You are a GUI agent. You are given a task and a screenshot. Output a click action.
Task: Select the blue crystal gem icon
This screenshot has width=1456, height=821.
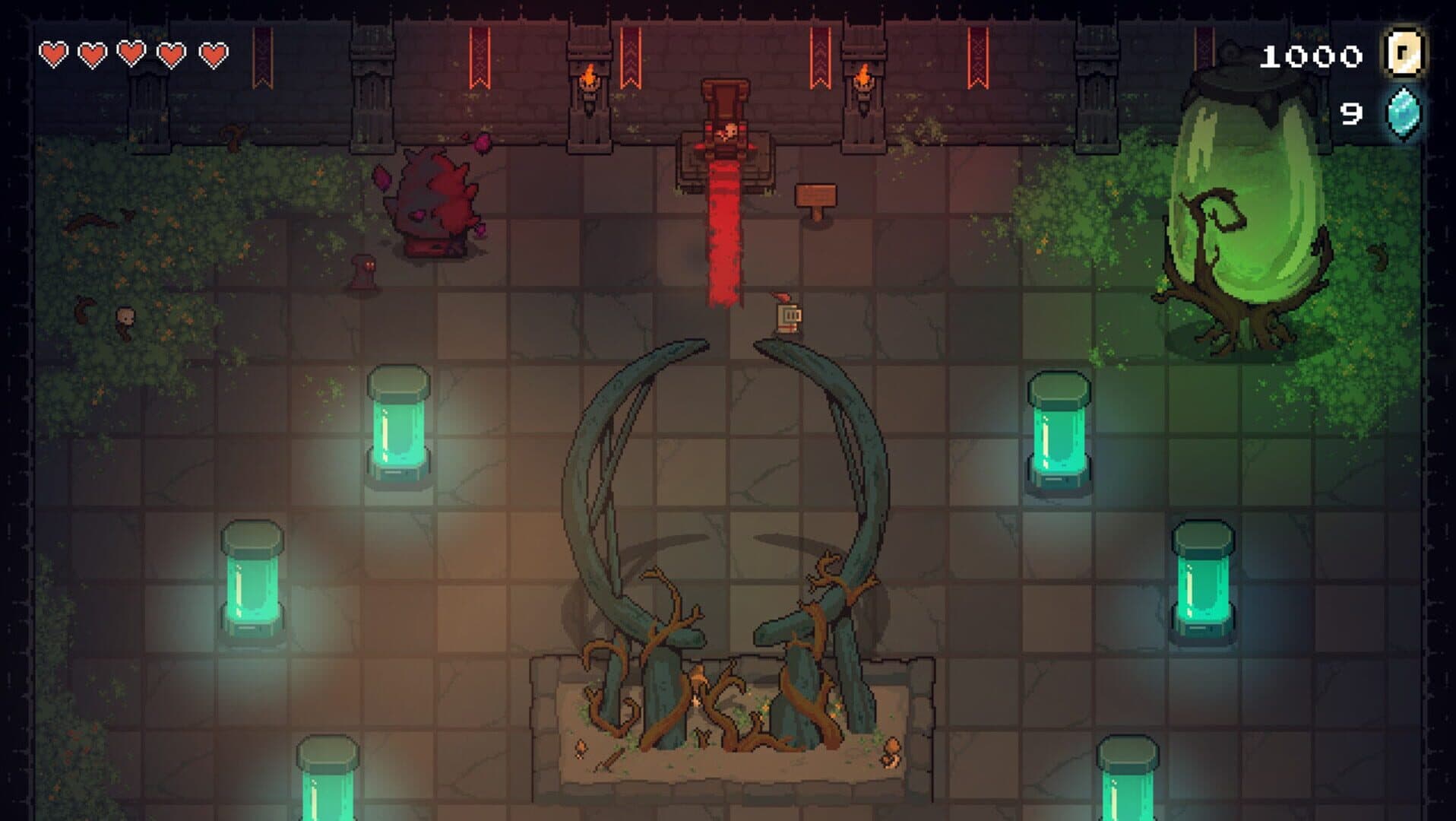(x=1403, y=113)
